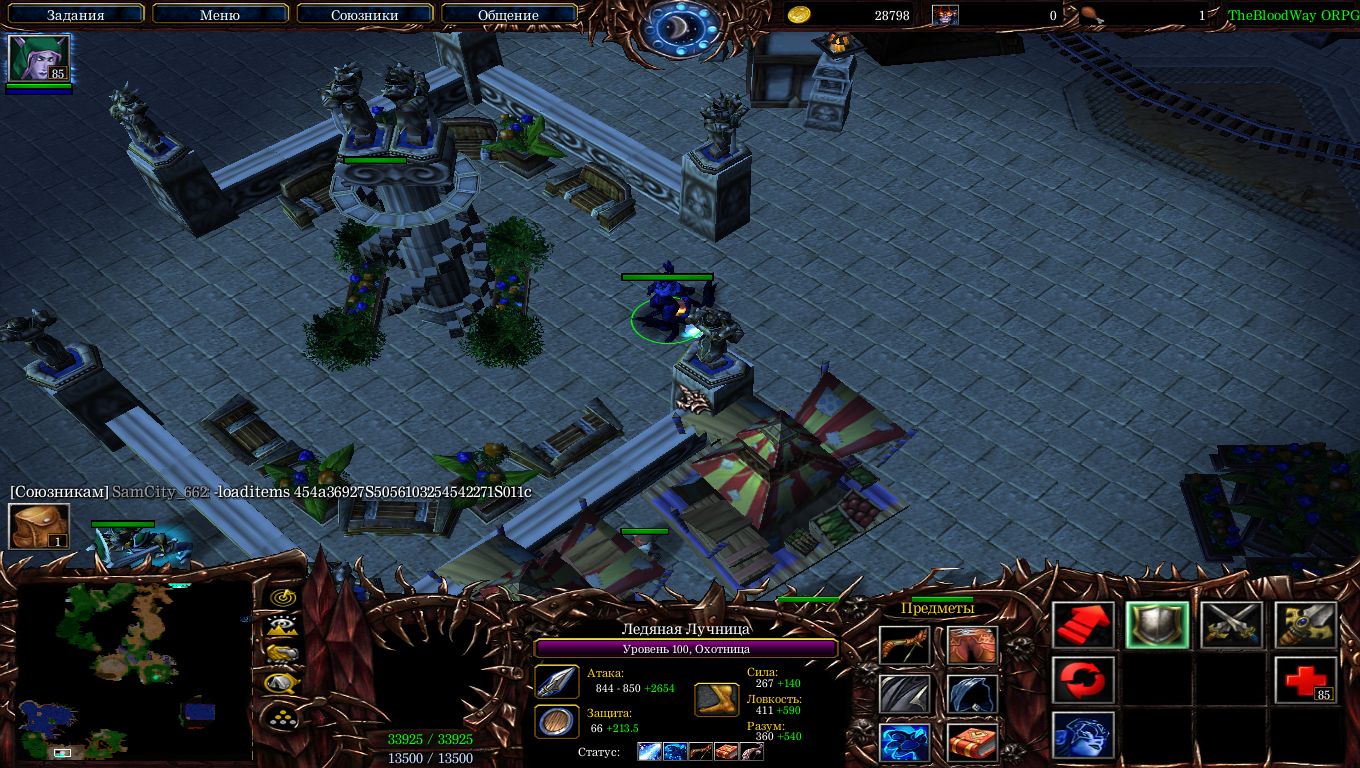Activate the minimap signal ping button
1360x768 pixels.
click(x=283, y=597)
